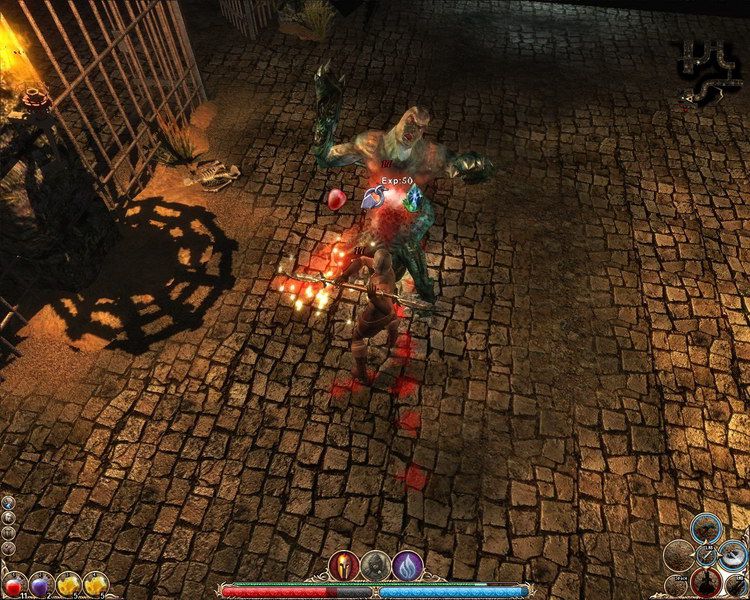Activate the red Spartan helmet skill

coord(342,565)
